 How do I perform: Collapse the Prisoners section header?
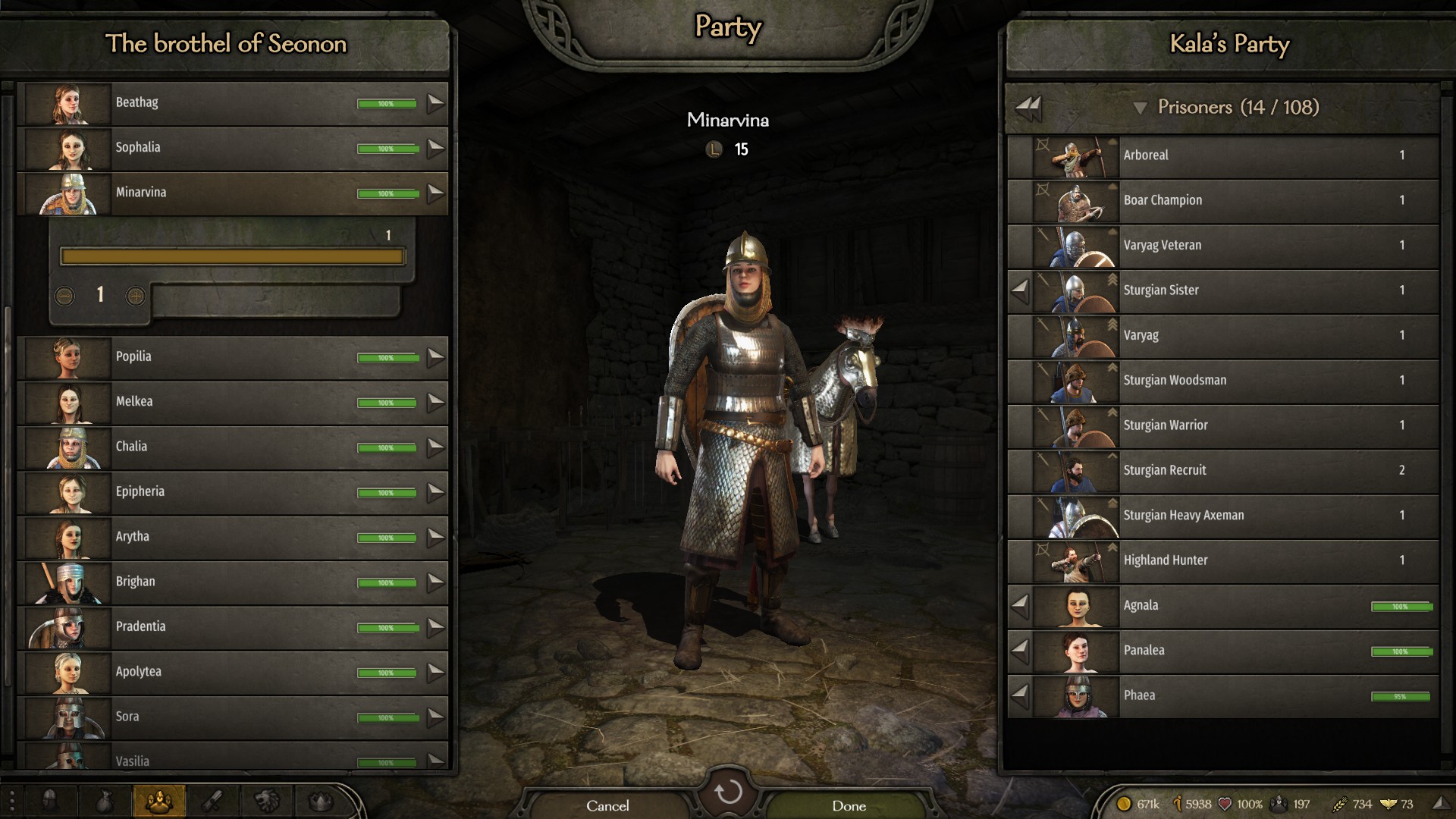(x=1142, y=108)
